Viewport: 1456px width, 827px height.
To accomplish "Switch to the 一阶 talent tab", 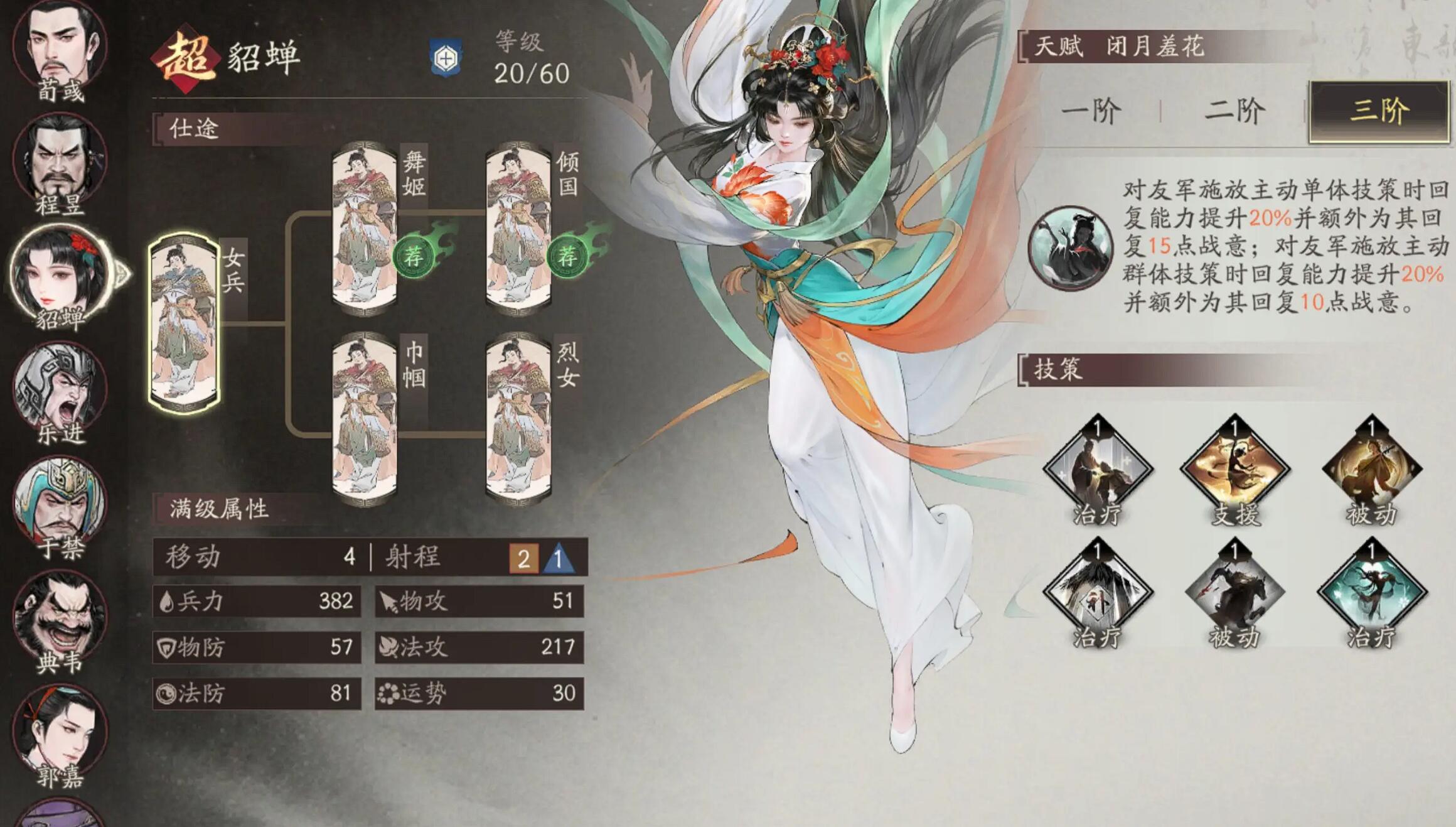I will tap(1091, 111).
